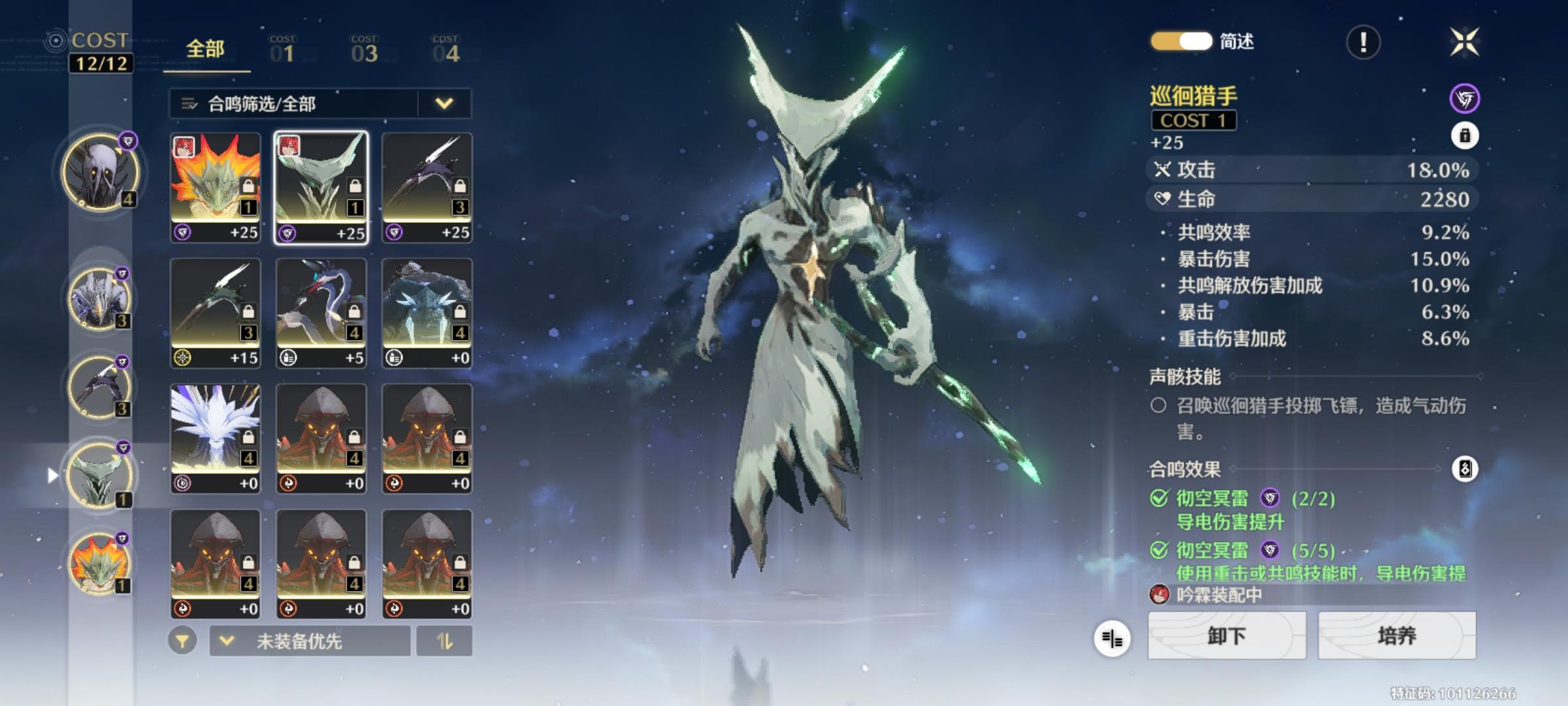This screenshot has width=1568, height=706.
Task: Open 培养 upgrade for this echo
Action: coord(1397,635)
